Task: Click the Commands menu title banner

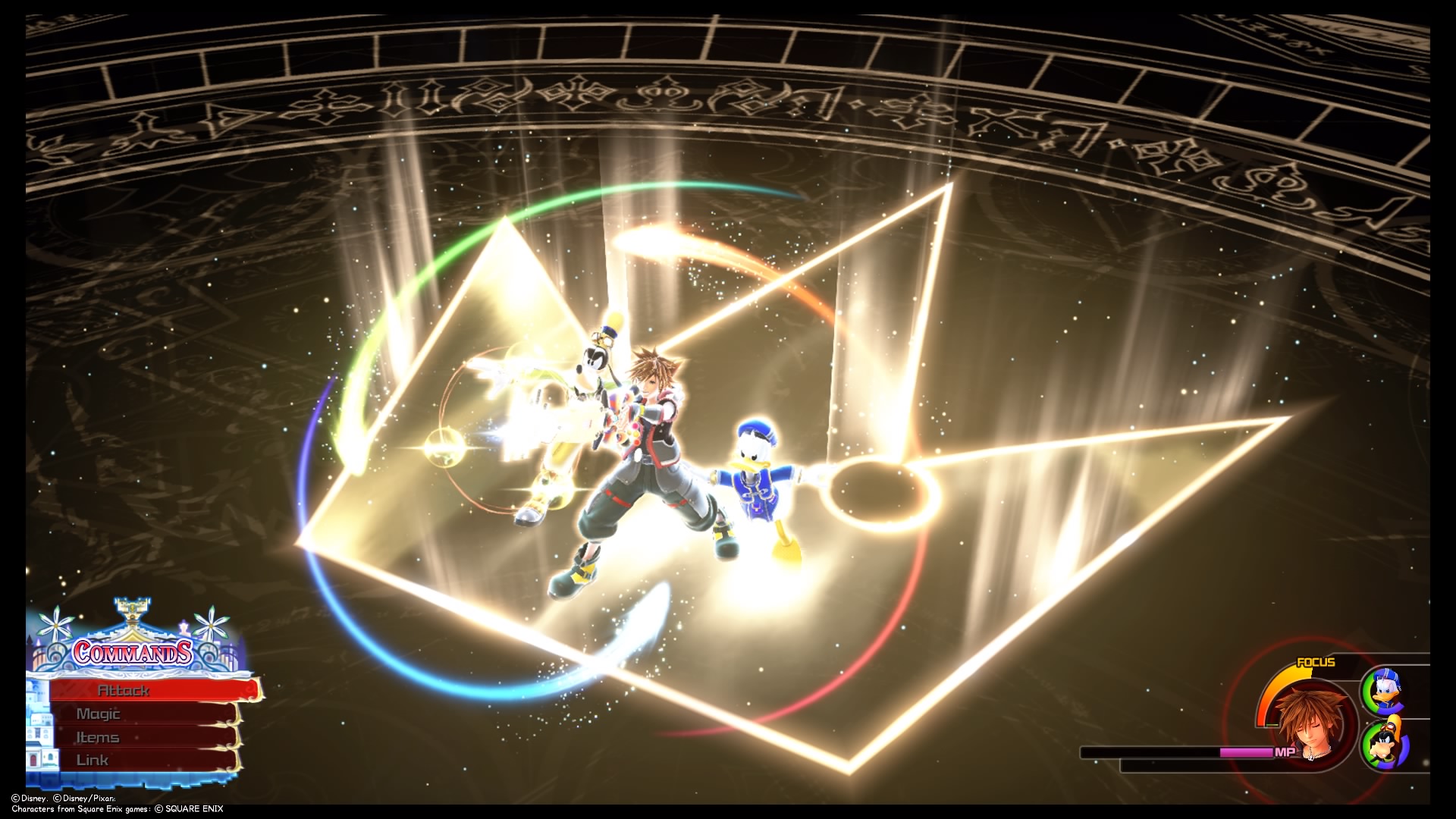Action: 131,653
